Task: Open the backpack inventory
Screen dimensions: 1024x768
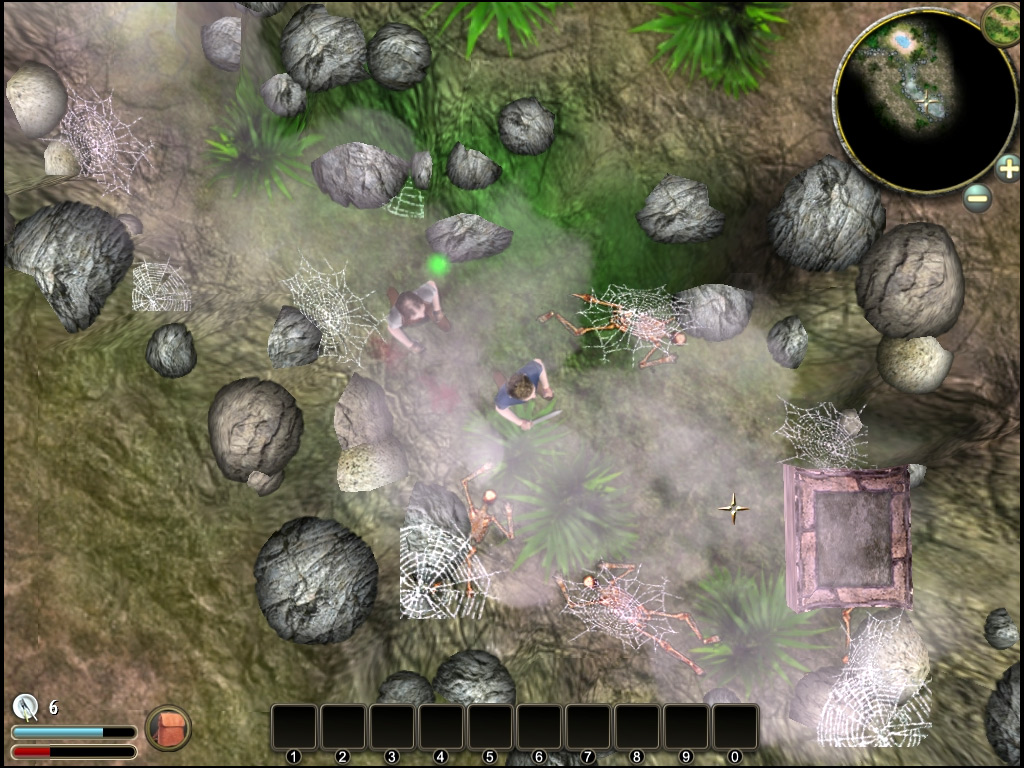Action: (x=168, y=728)
